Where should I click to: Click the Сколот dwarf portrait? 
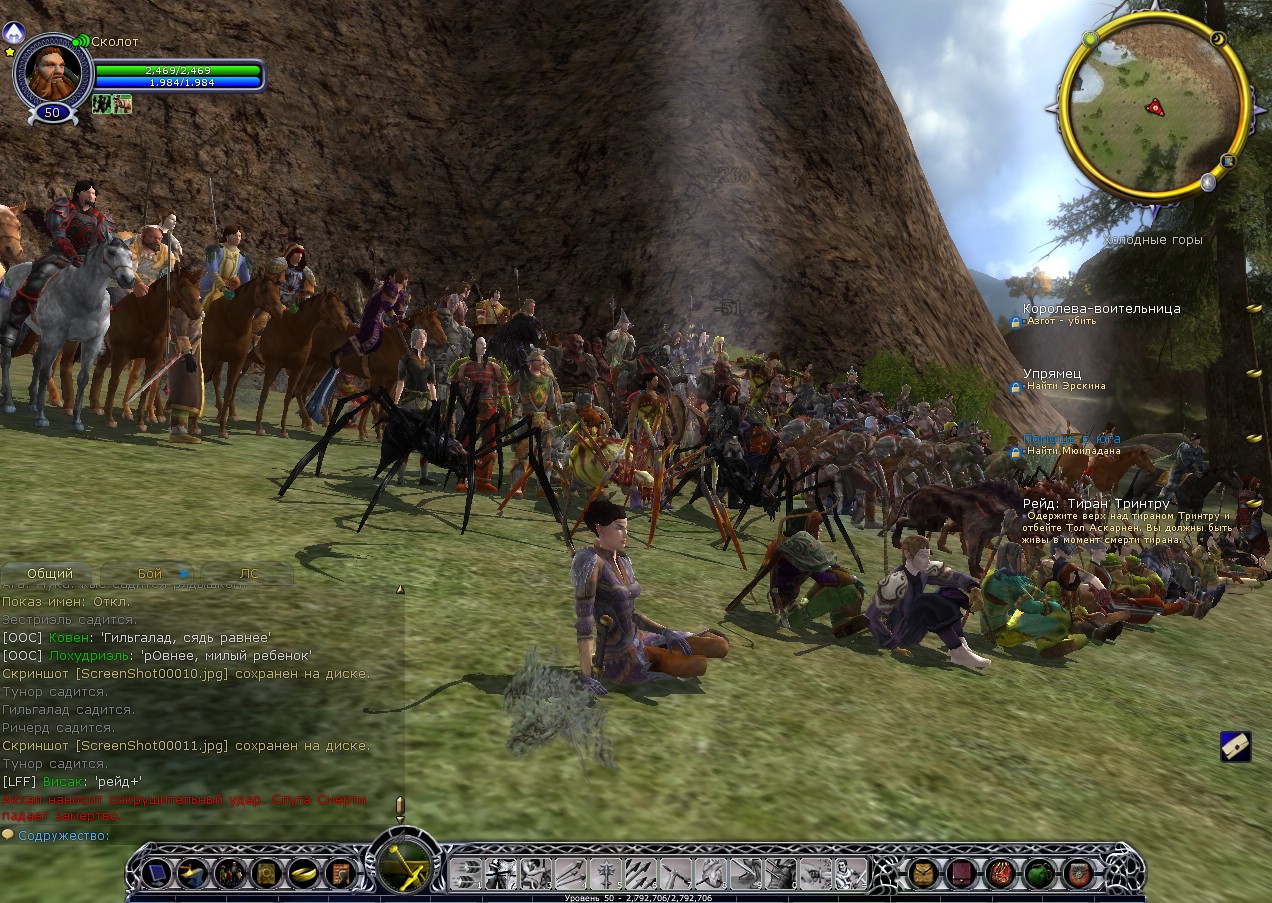pos(52,72)
